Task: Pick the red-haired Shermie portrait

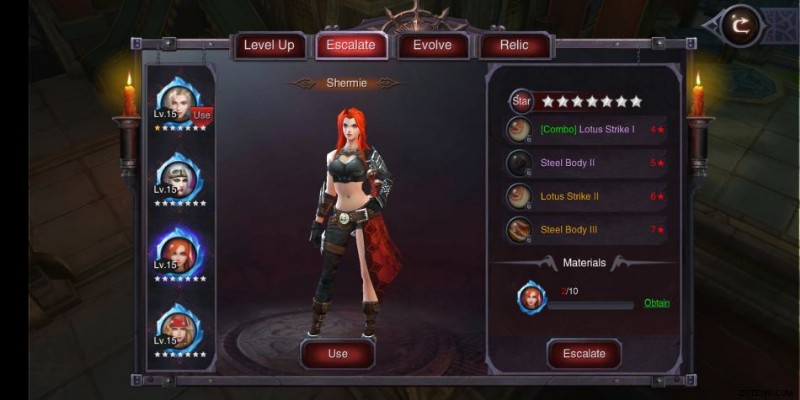Action: click(x=180, y=251)
